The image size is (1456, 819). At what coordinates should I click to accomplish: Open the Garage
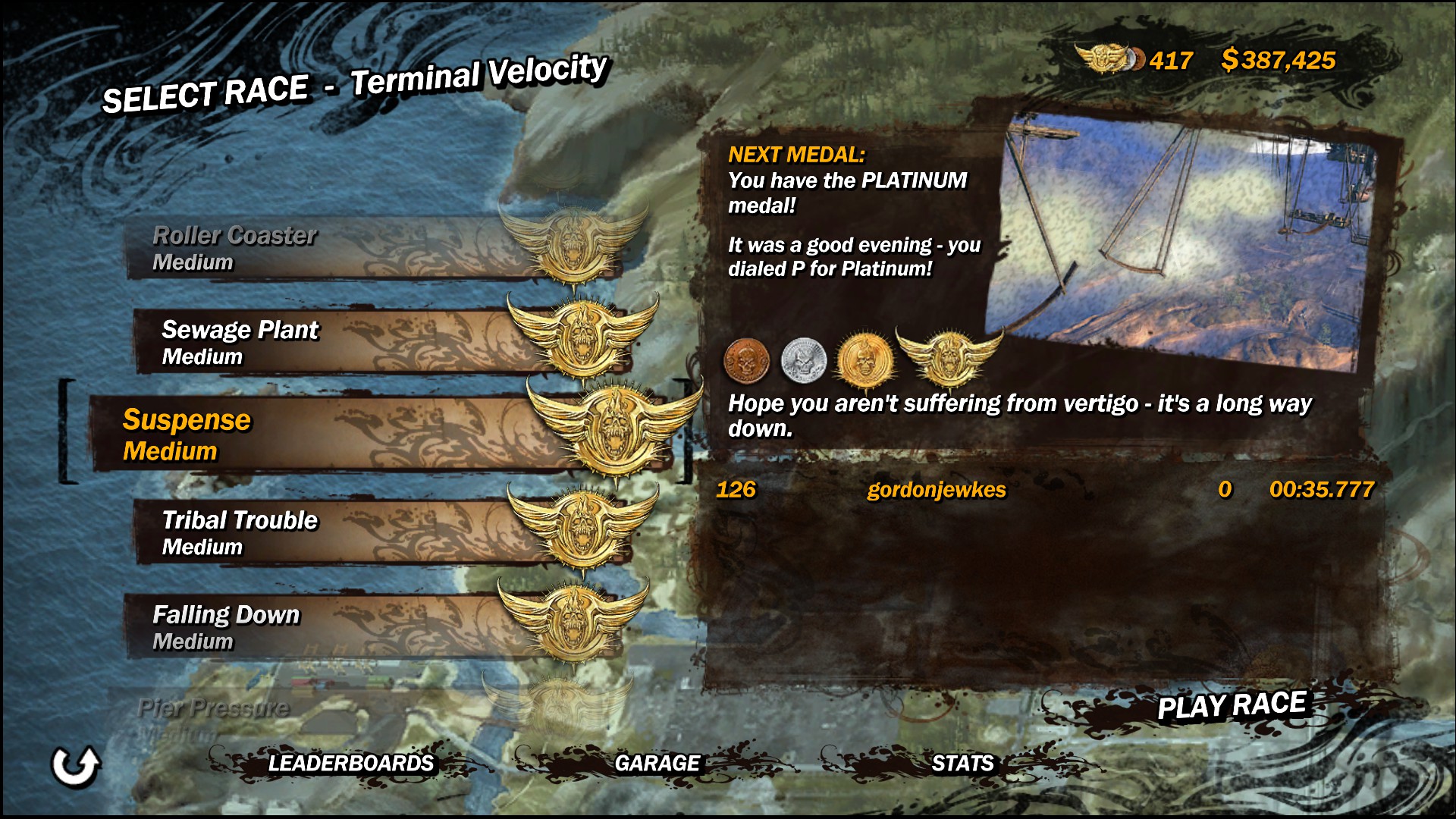(x=657, y=763)
